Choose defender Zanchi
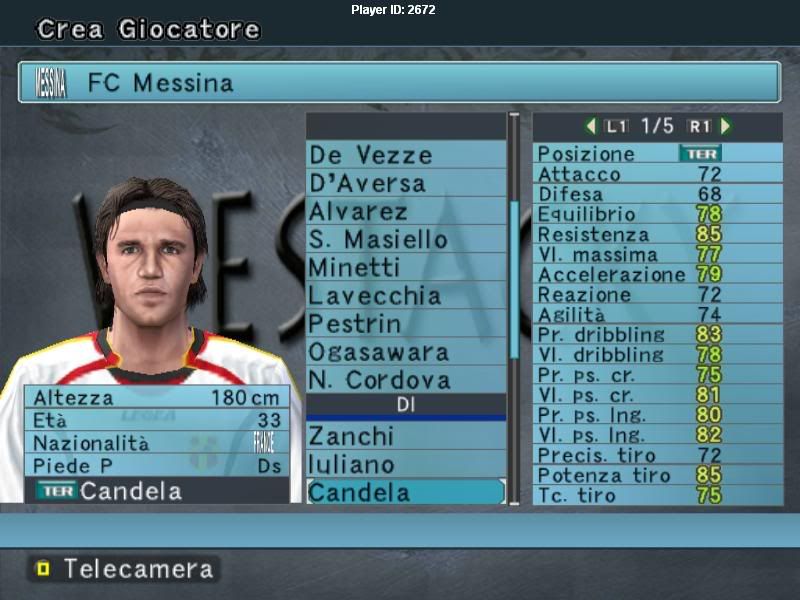The height and width of the screenshot is (600, 800). (405, 436)
